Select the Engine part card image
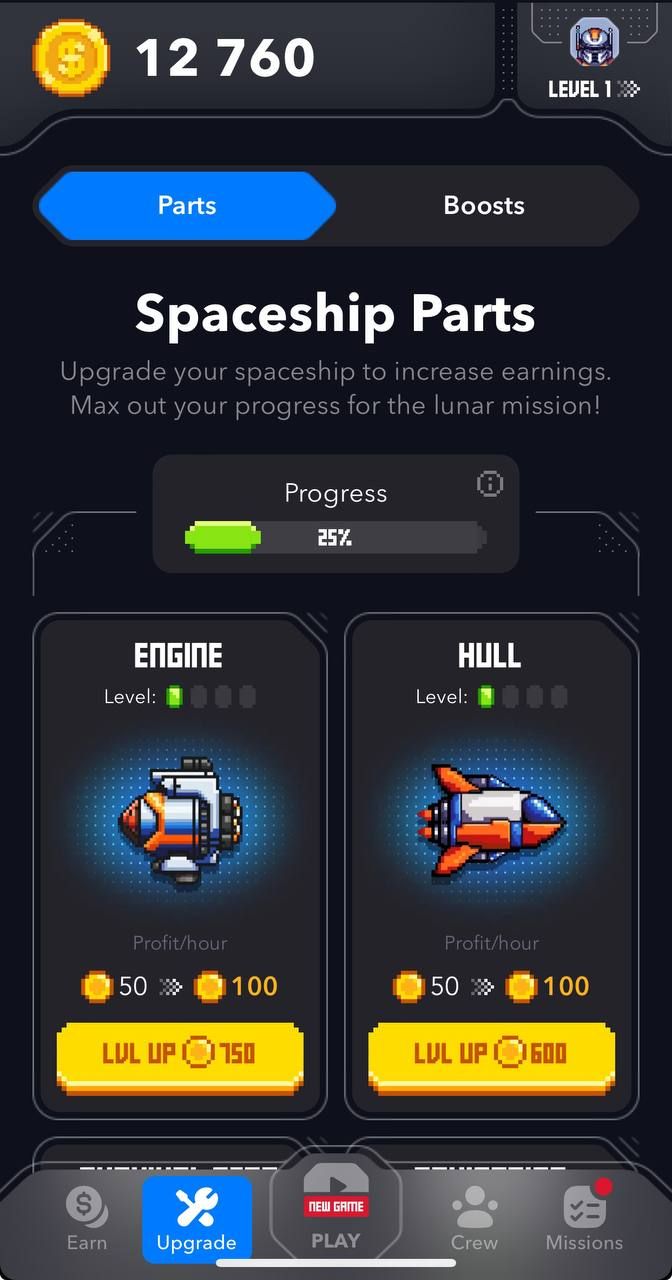This screenshot has height=1280, width=672. [180, 822]
